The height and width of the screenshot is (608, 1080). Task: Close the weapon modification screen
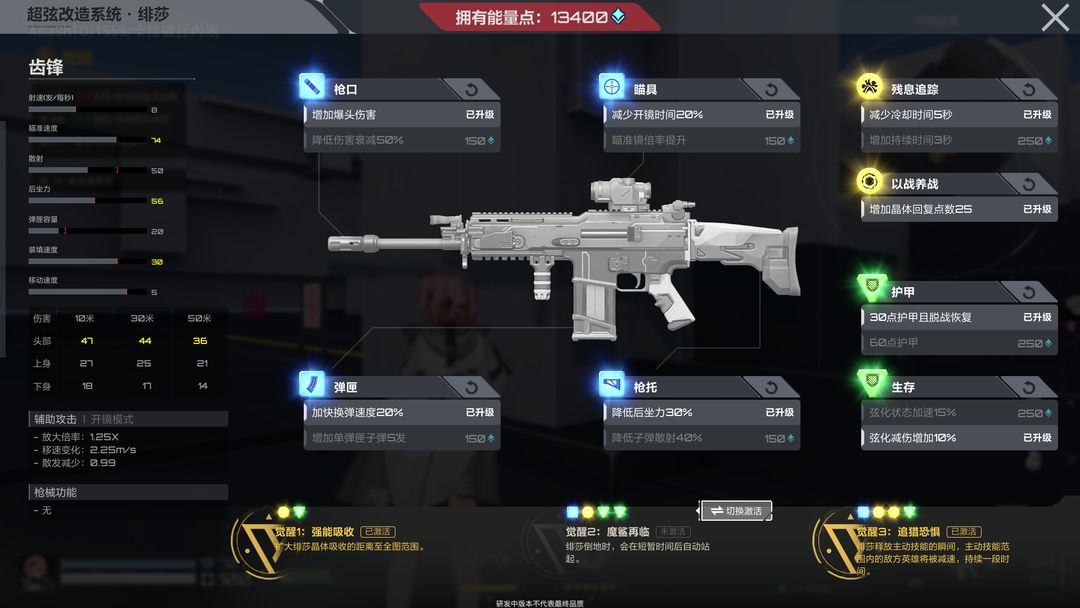click(x=1055, y=17)
